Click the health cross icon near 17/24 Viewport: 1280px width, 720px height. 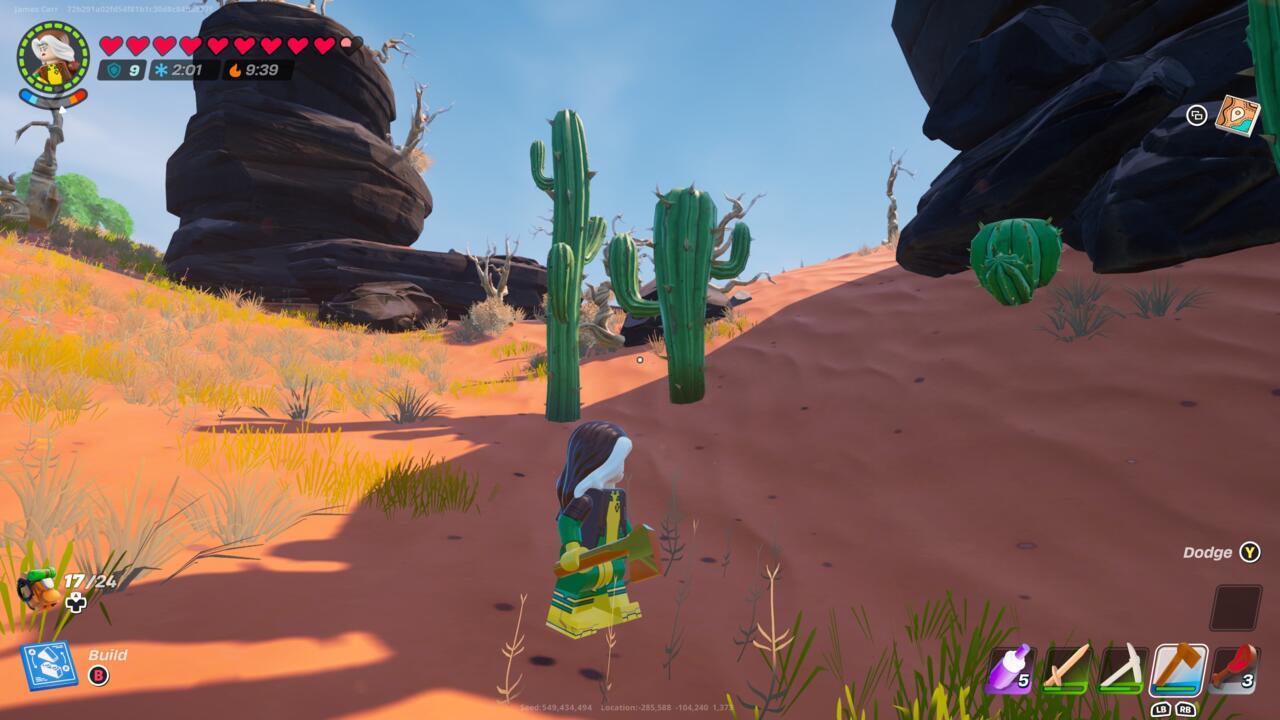coord(75,601)
